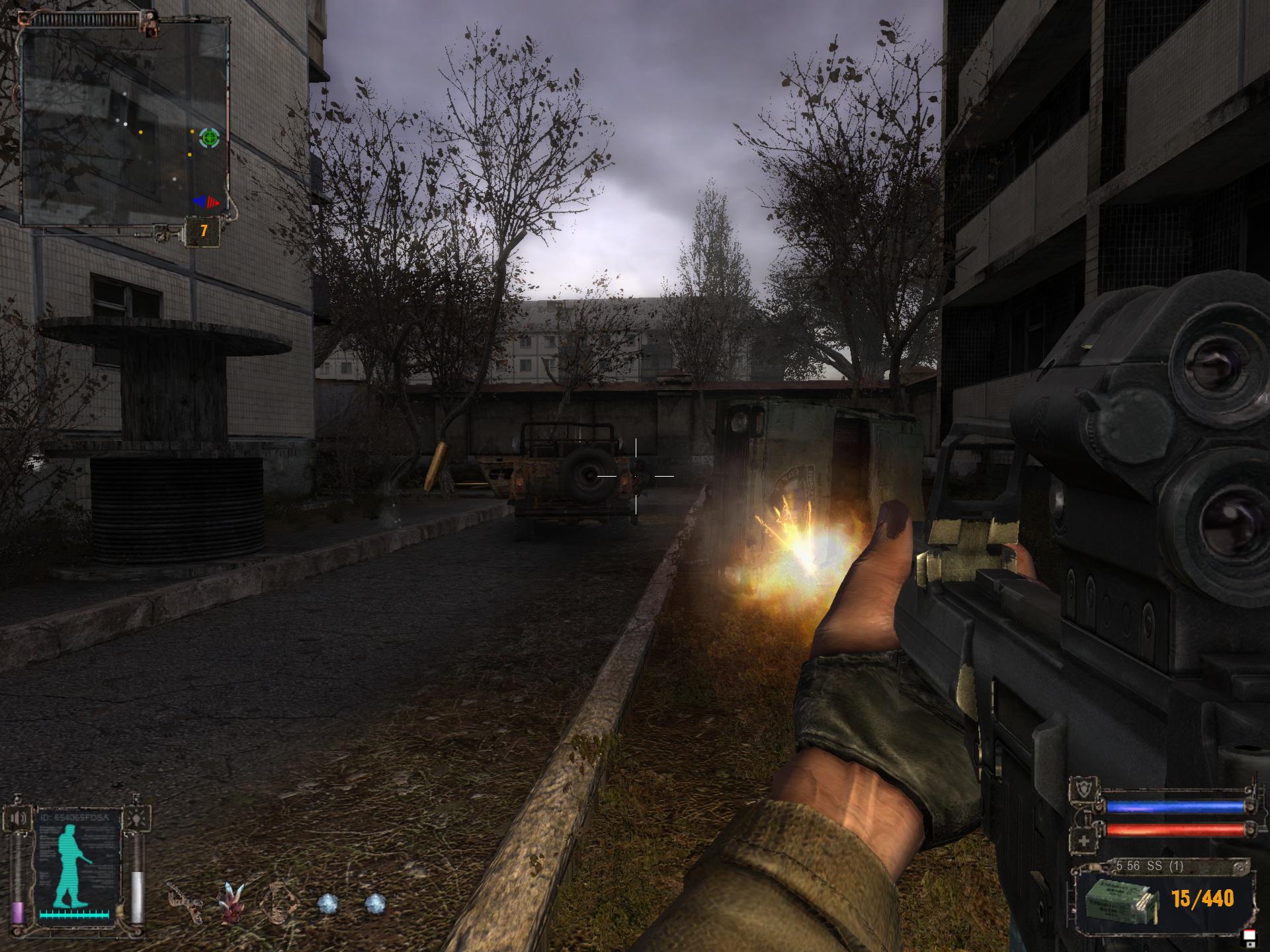Click the blue and red arrows on the minimap
Image resolution: width=1270 pixels, height=952 pixels.
tap(206, 201)
